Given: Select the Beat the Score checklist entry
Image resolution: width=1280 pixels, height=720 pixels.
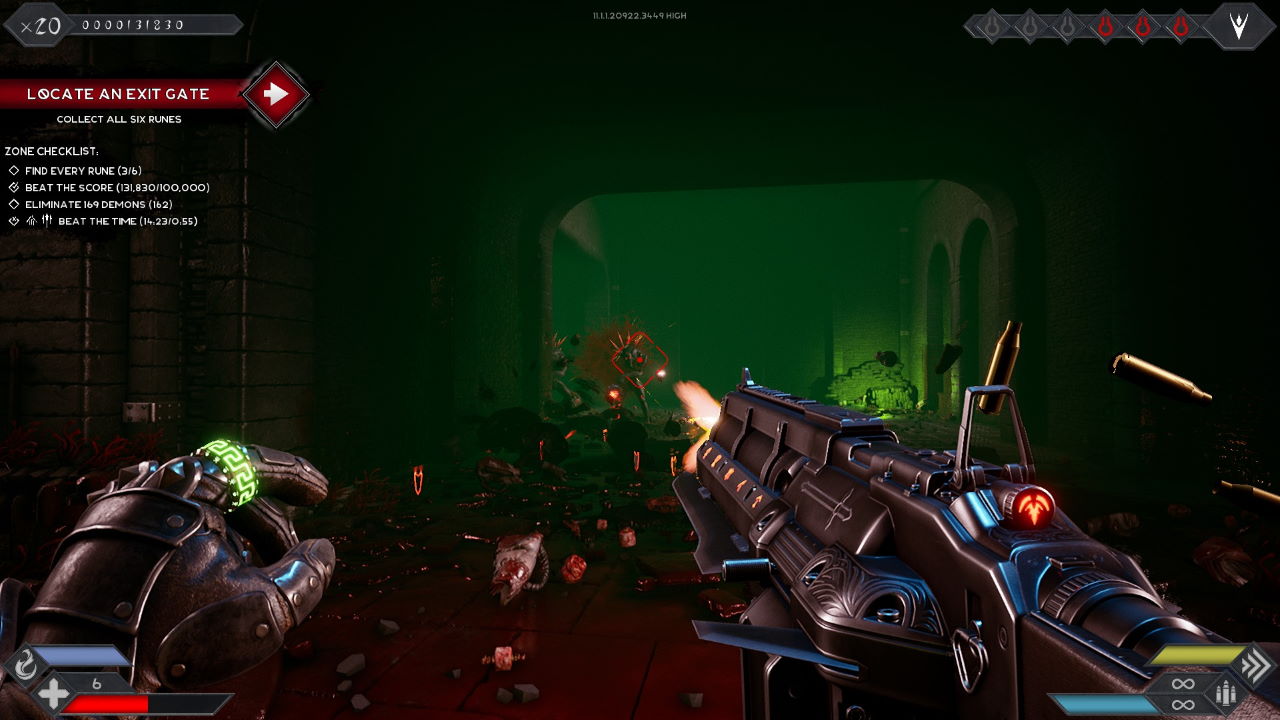Looking at the screenshot, I should pos(116,188).
